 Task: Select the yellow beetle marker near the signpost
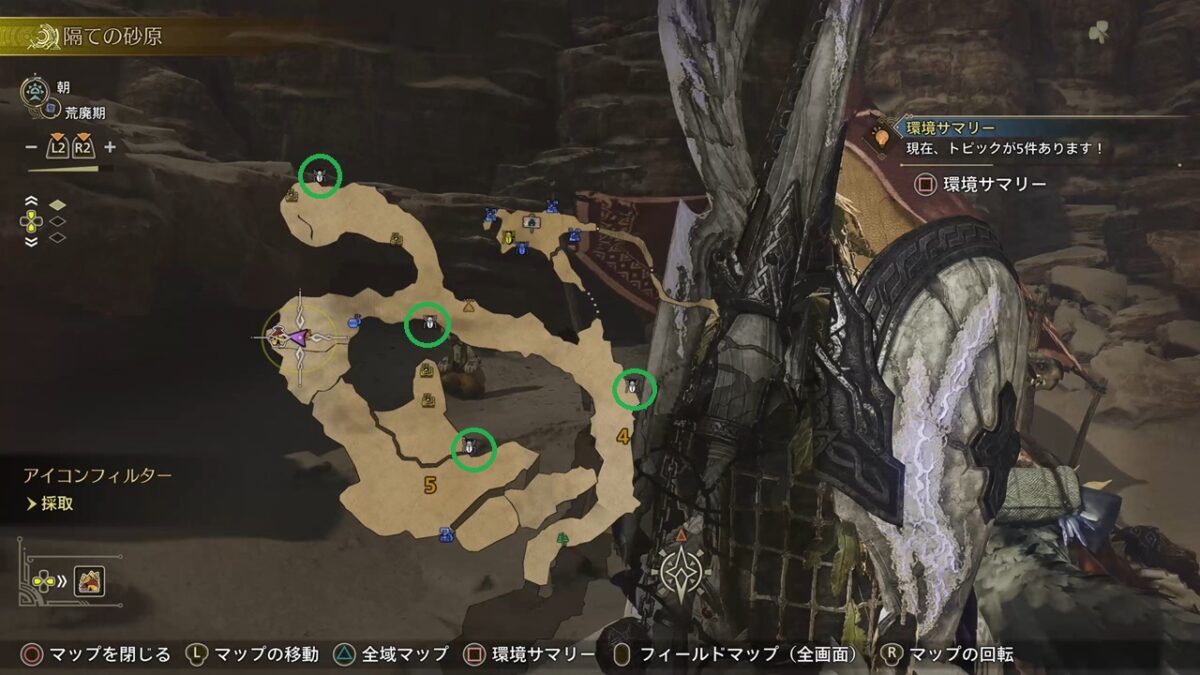[x=509, y=238]
